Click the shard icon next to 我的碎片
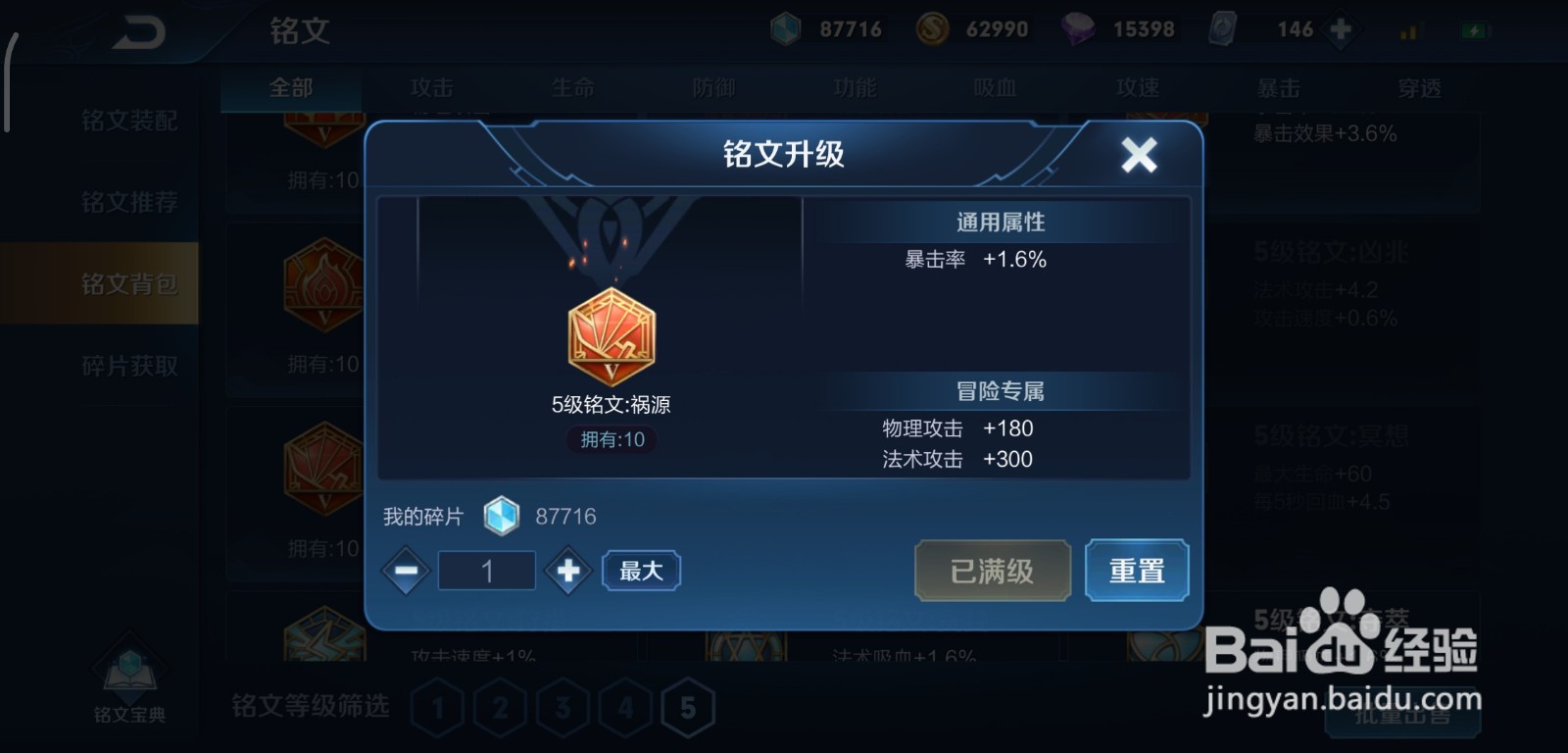1568x753 pixels. pyautogui.click(x=504, y=515)
